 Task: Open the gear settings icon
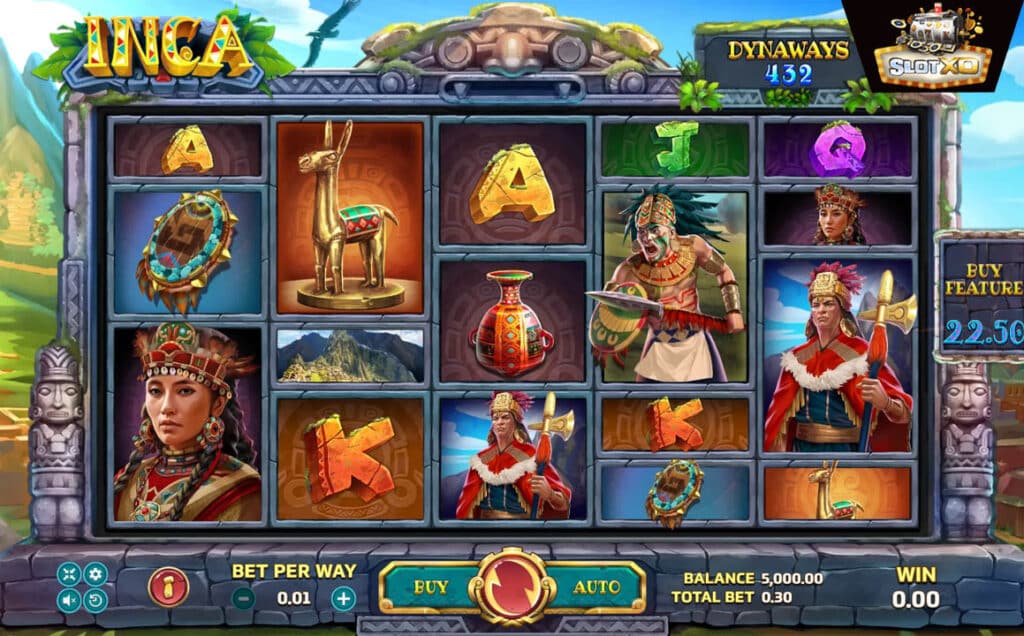click(x=95, y=574)
